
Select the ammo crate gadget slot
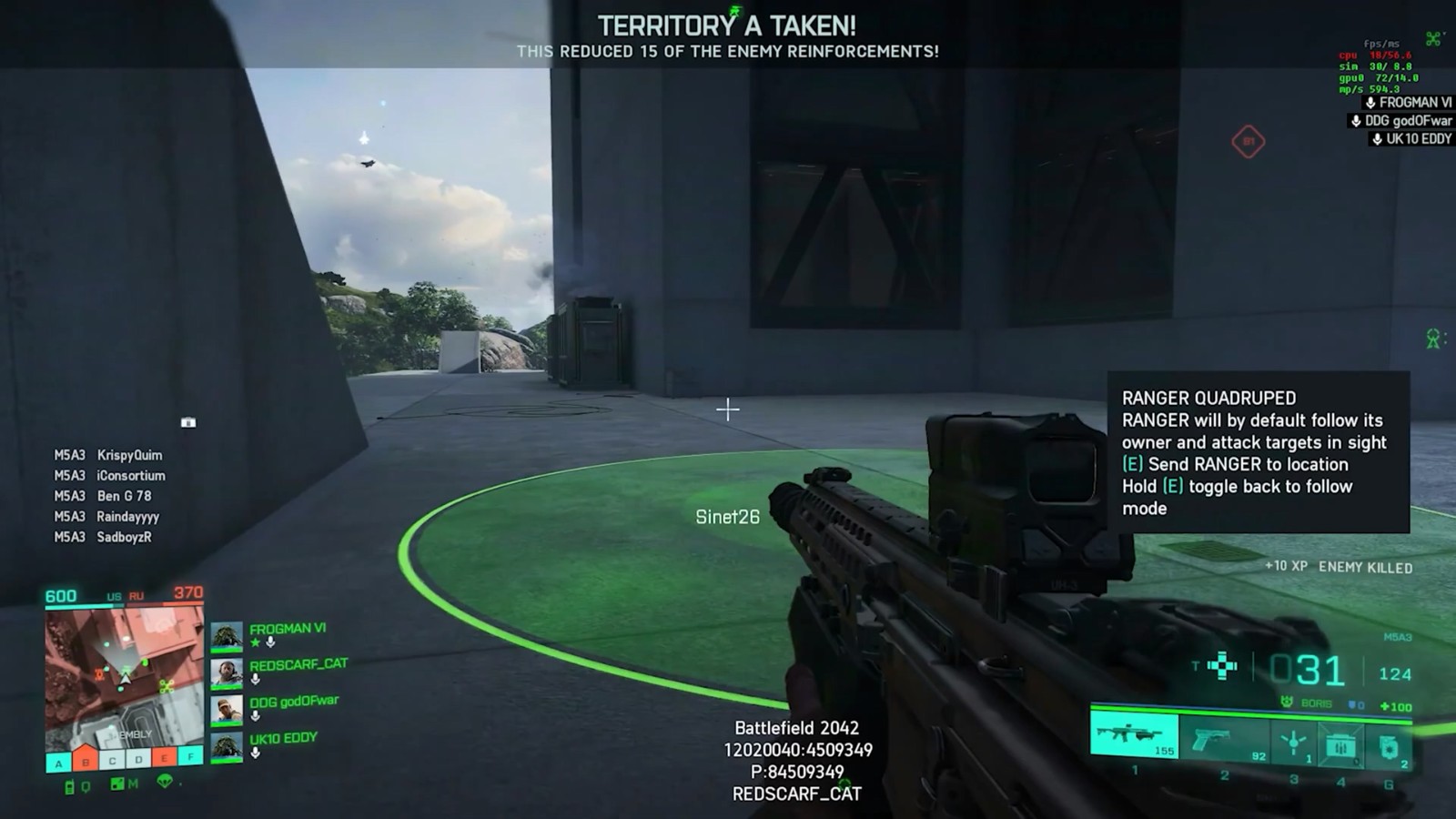pos(1340,746)
